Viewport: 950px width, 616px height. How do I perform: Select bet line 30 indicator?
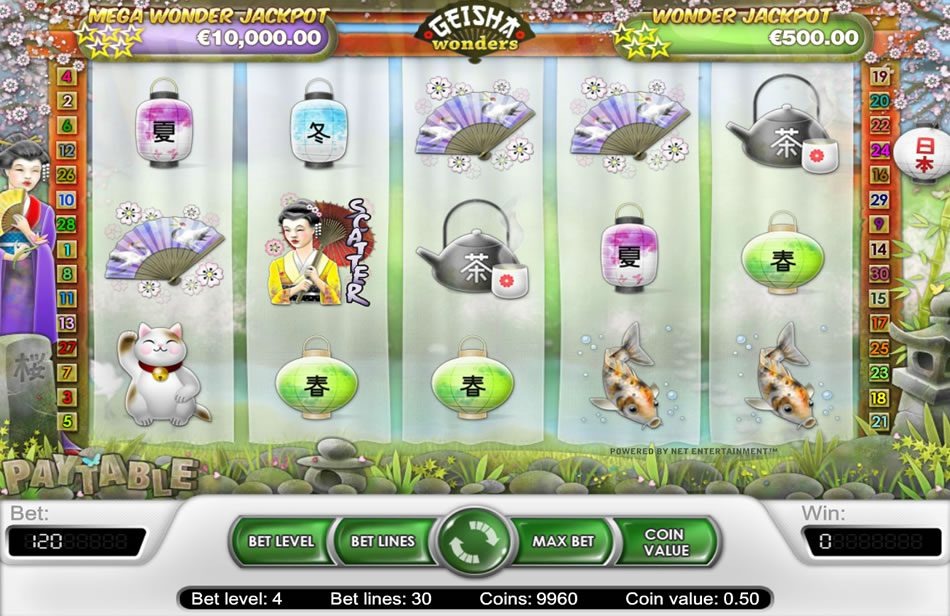tap(880, 273)
